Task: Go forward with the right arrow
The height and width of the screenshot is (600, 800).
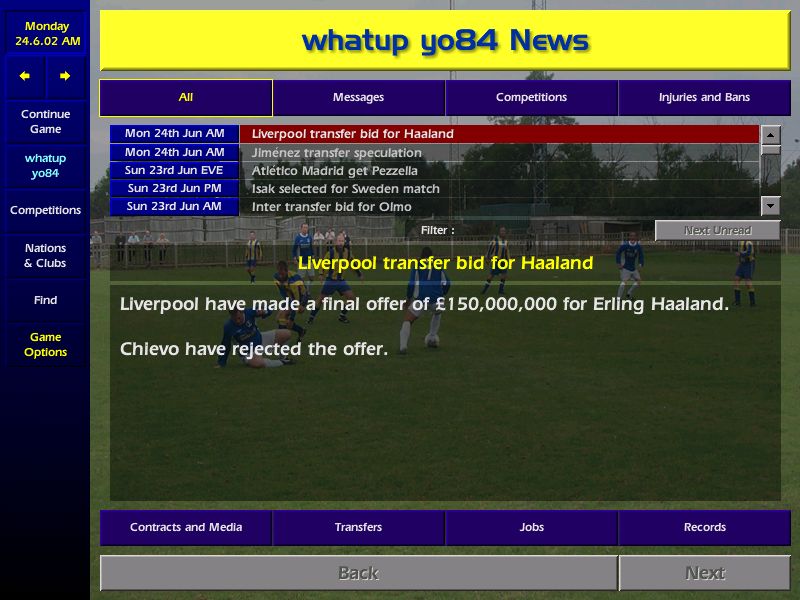Action: [65, 76]
